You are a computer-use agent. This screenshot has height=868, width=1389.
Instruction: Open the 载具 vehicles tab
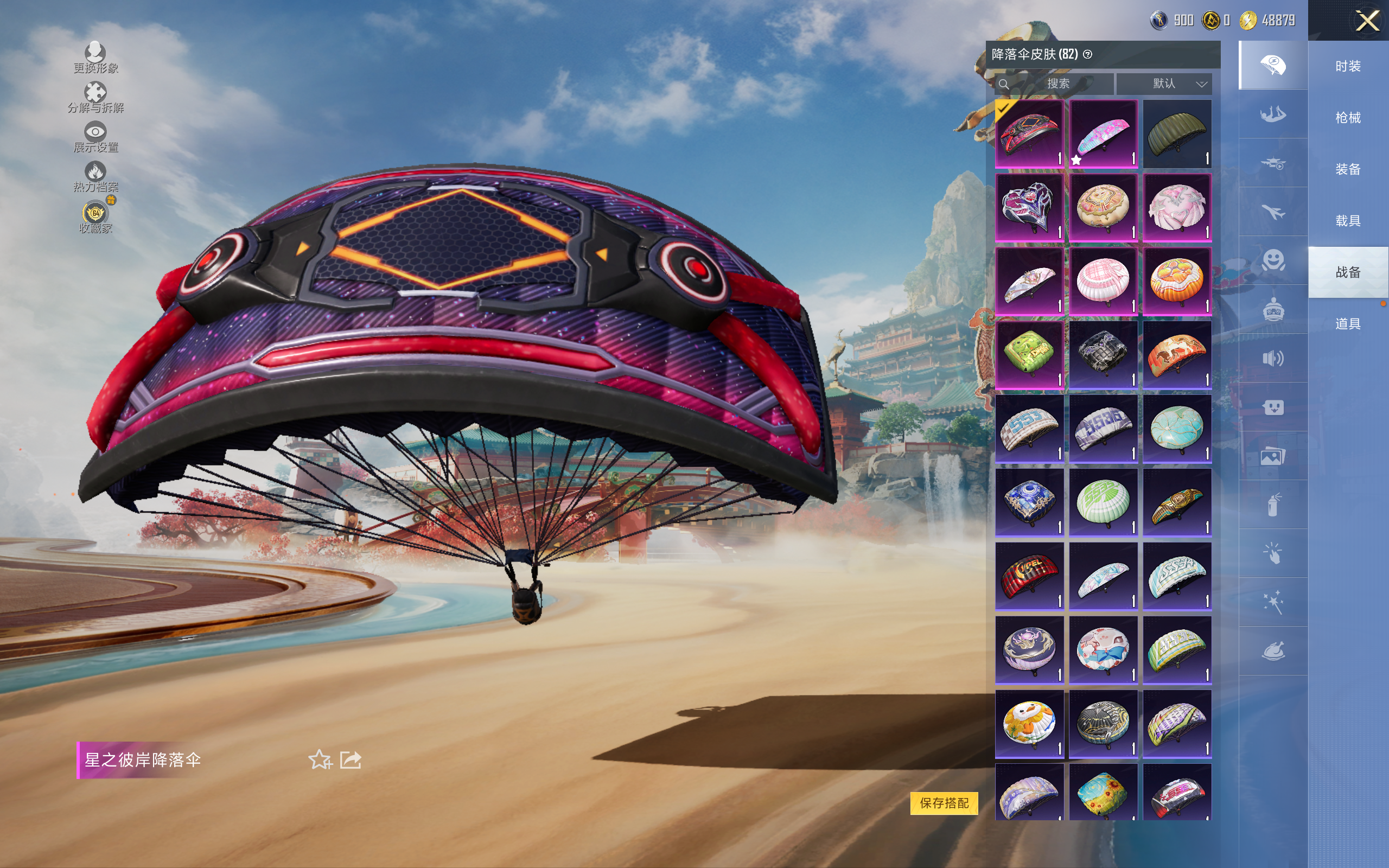1348,221
